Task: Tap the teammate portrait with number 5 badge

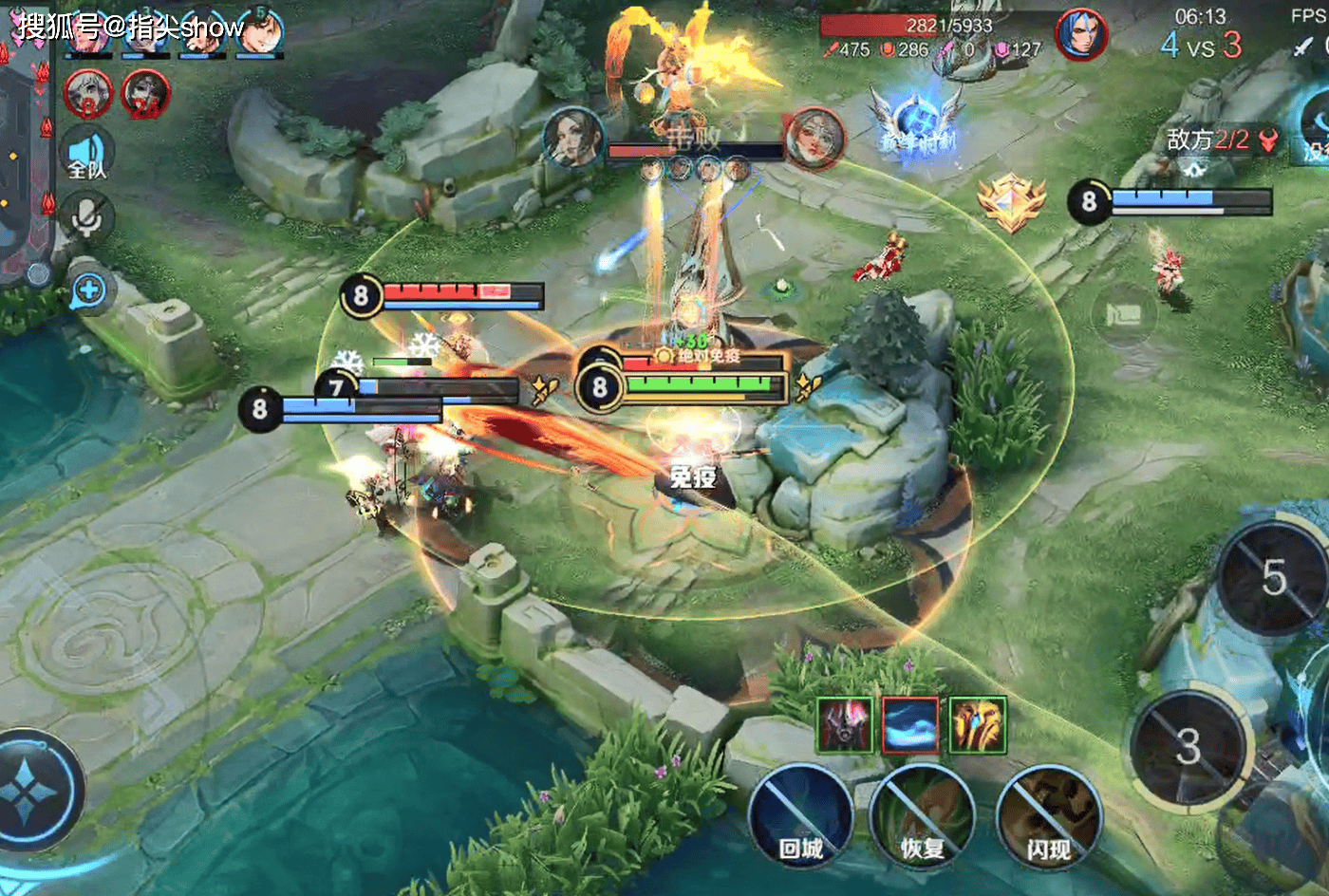Action: pyautogui.click(x=259, y=31)
